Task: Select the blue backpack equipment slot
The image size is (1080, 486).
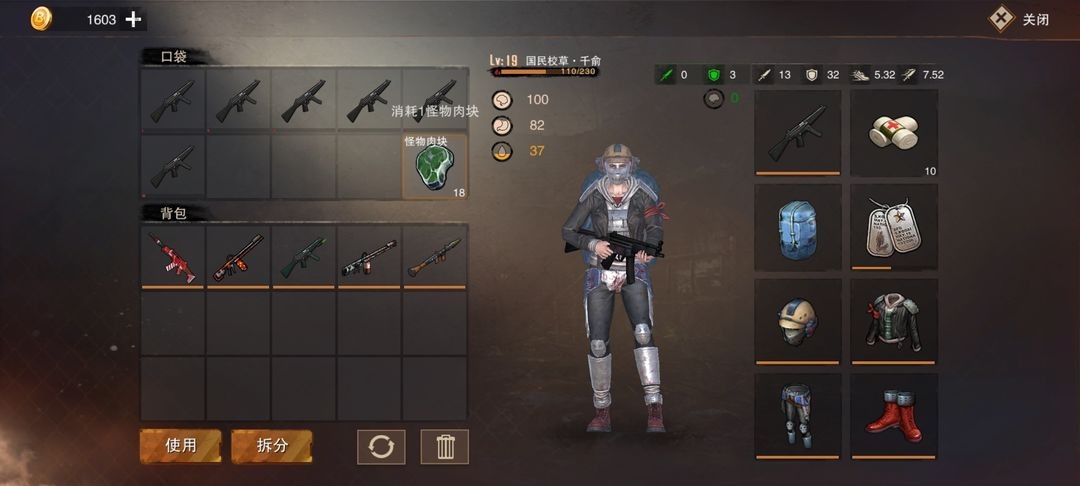Action: click(796, 227)
